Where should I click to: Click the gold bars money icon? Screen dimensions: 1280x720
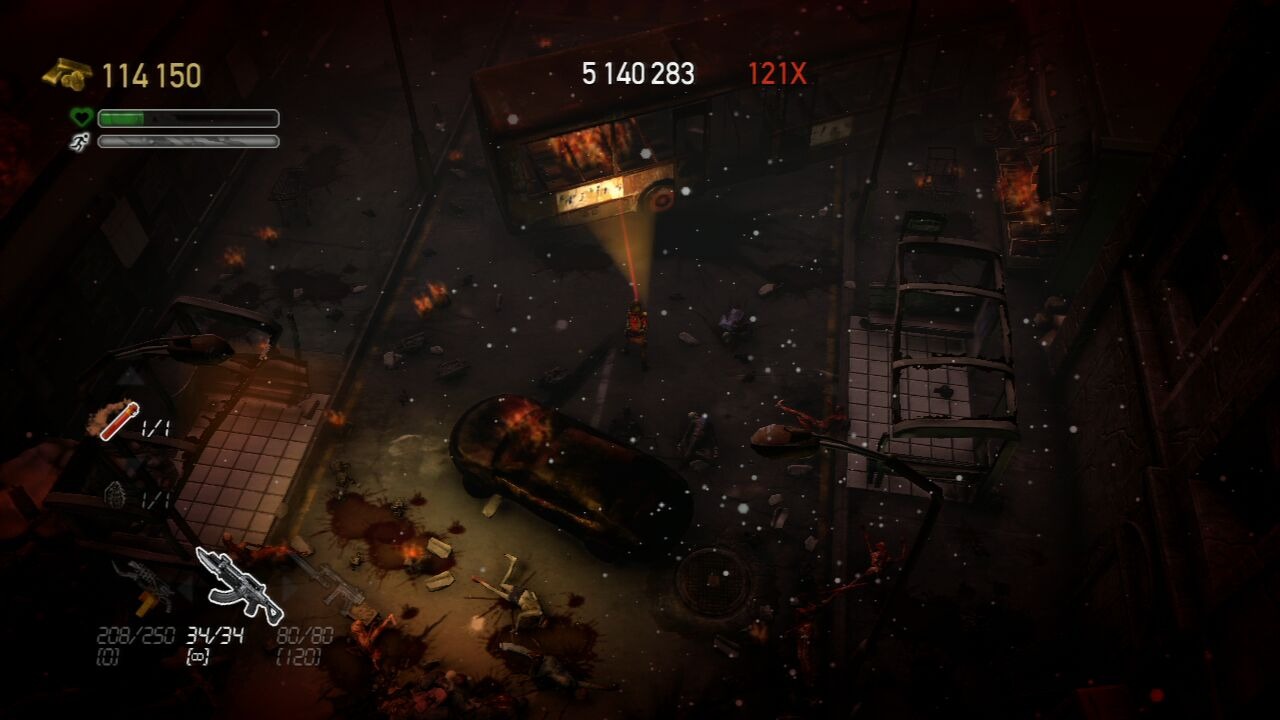pyautogui.click(x=67, y=75)
